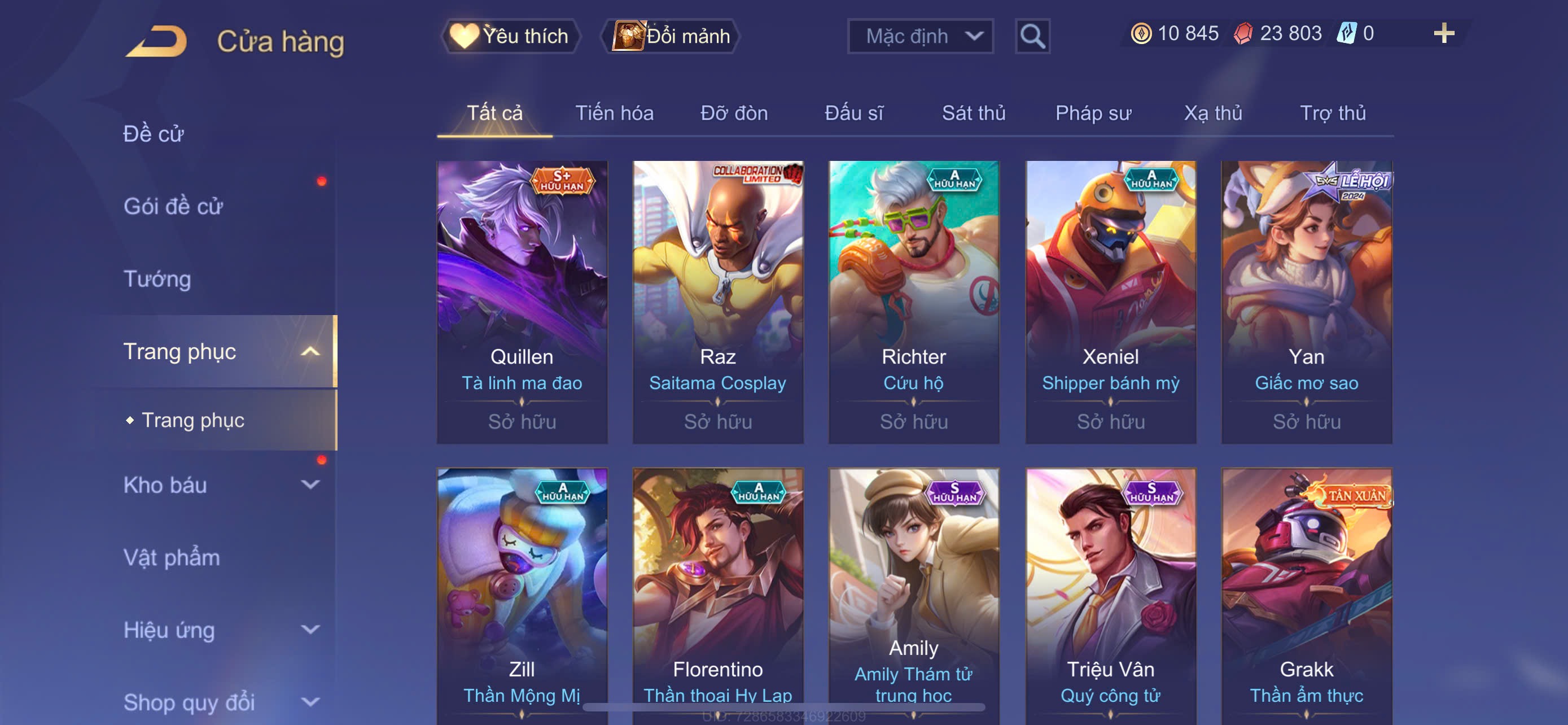Choose the Raz Saitama Cosplay skin card
The height and width of the screenshot is (725, 1568).
point(717,302)
